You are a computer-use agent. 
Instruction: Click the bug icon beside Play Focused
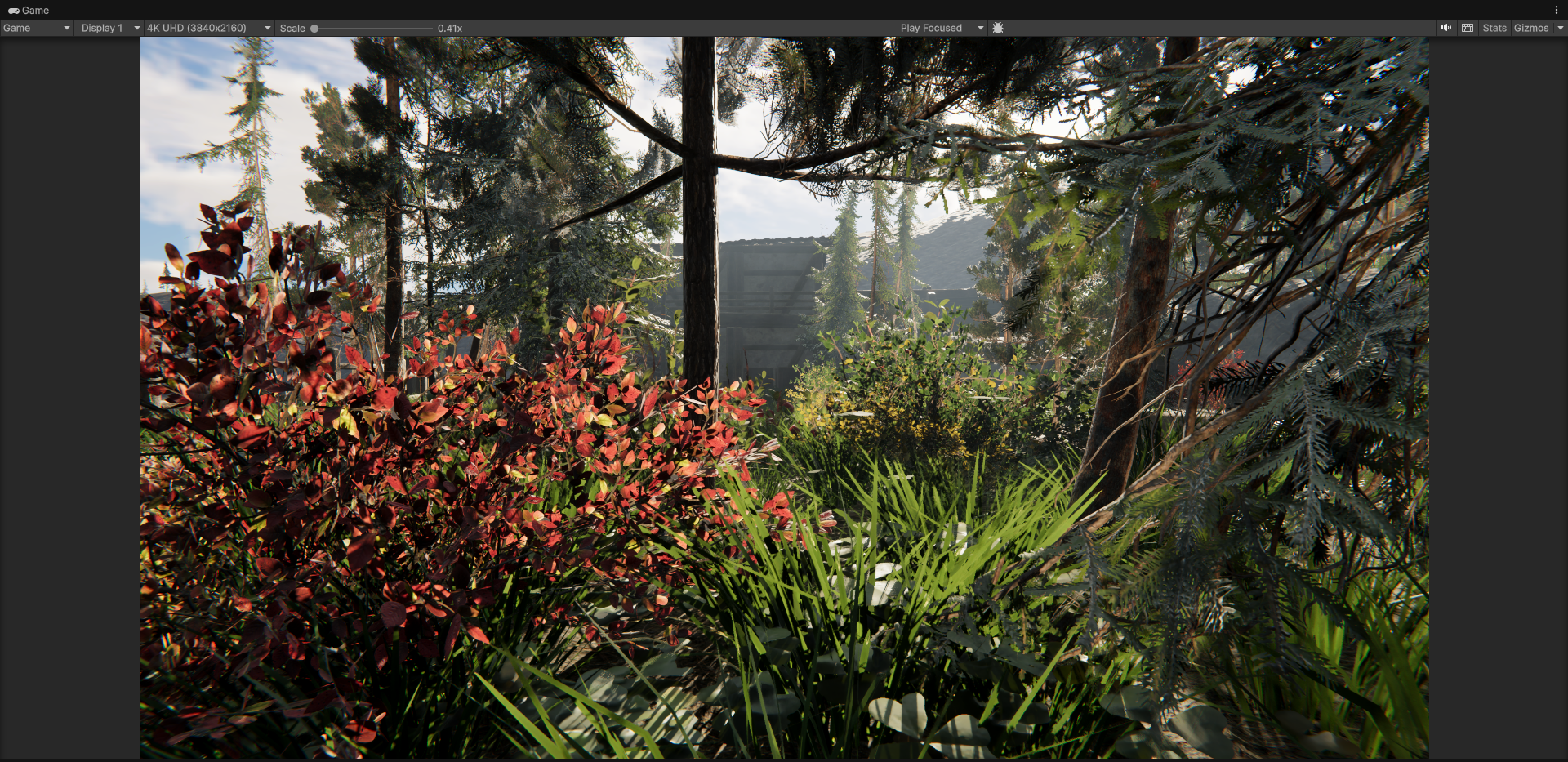tap(998, 27)
